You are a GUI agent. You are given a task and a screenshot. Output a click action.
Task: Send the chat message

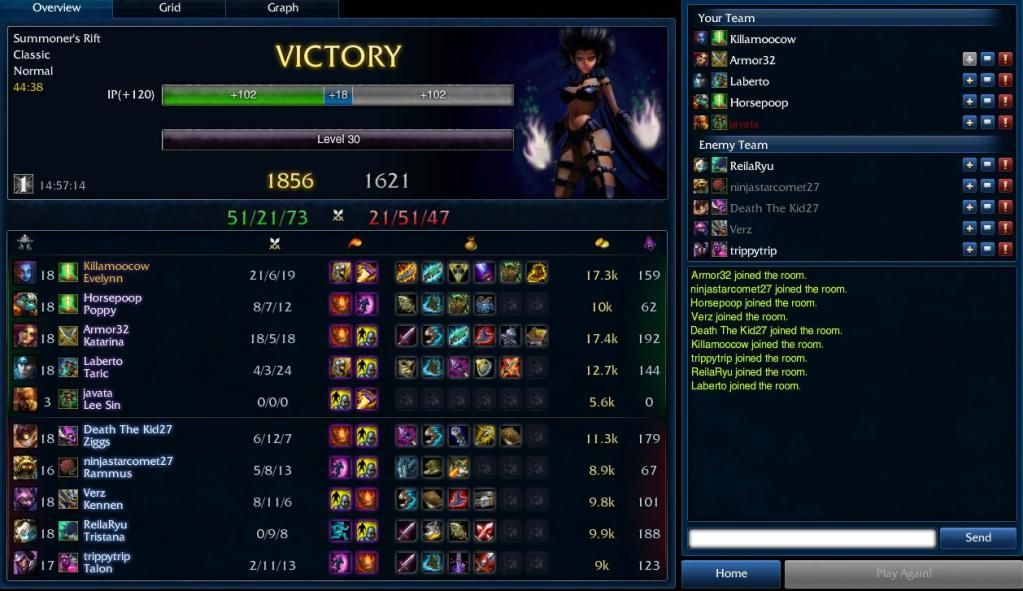pyautogui.click(x=977, y=538)
